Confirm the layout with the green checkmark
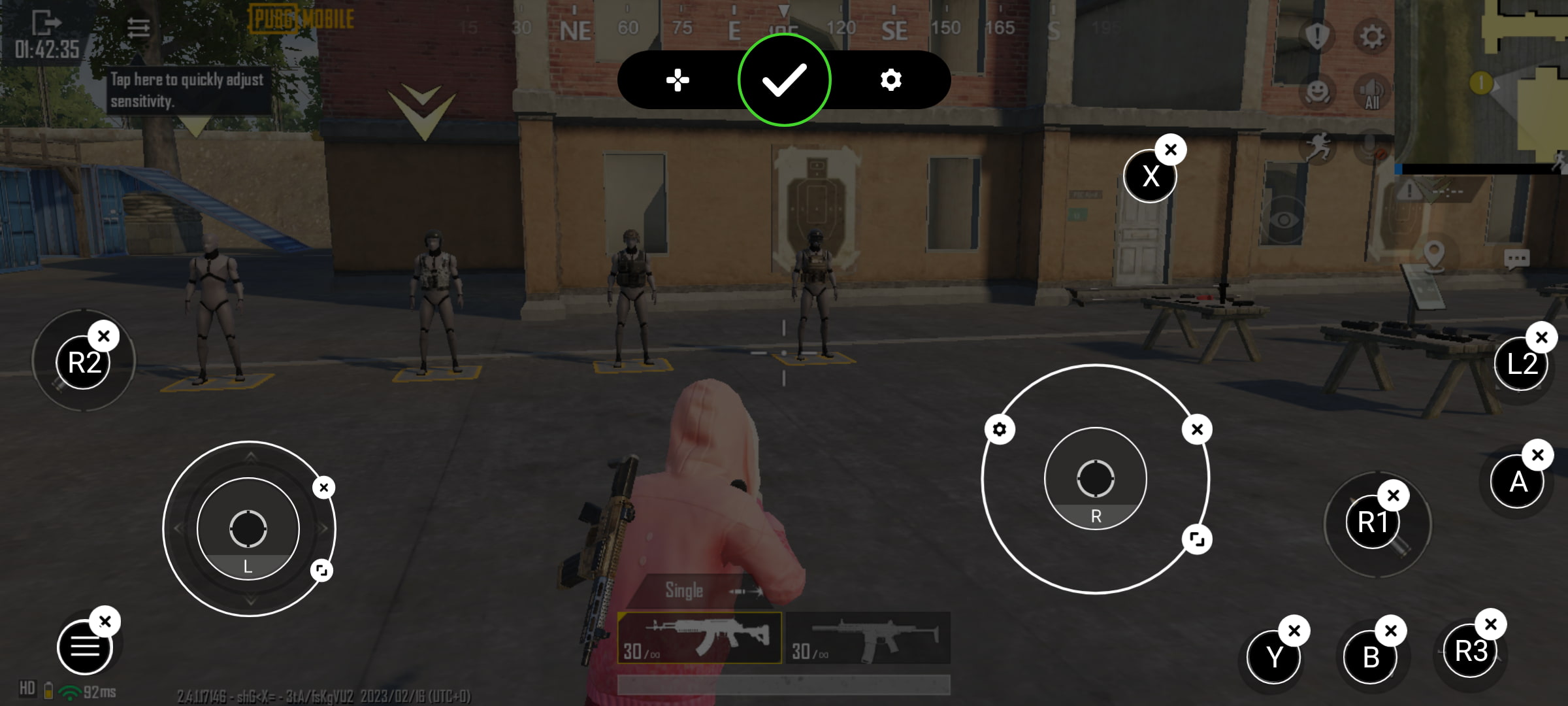The width and height of the screenshot is (1568, 706). 784,80
